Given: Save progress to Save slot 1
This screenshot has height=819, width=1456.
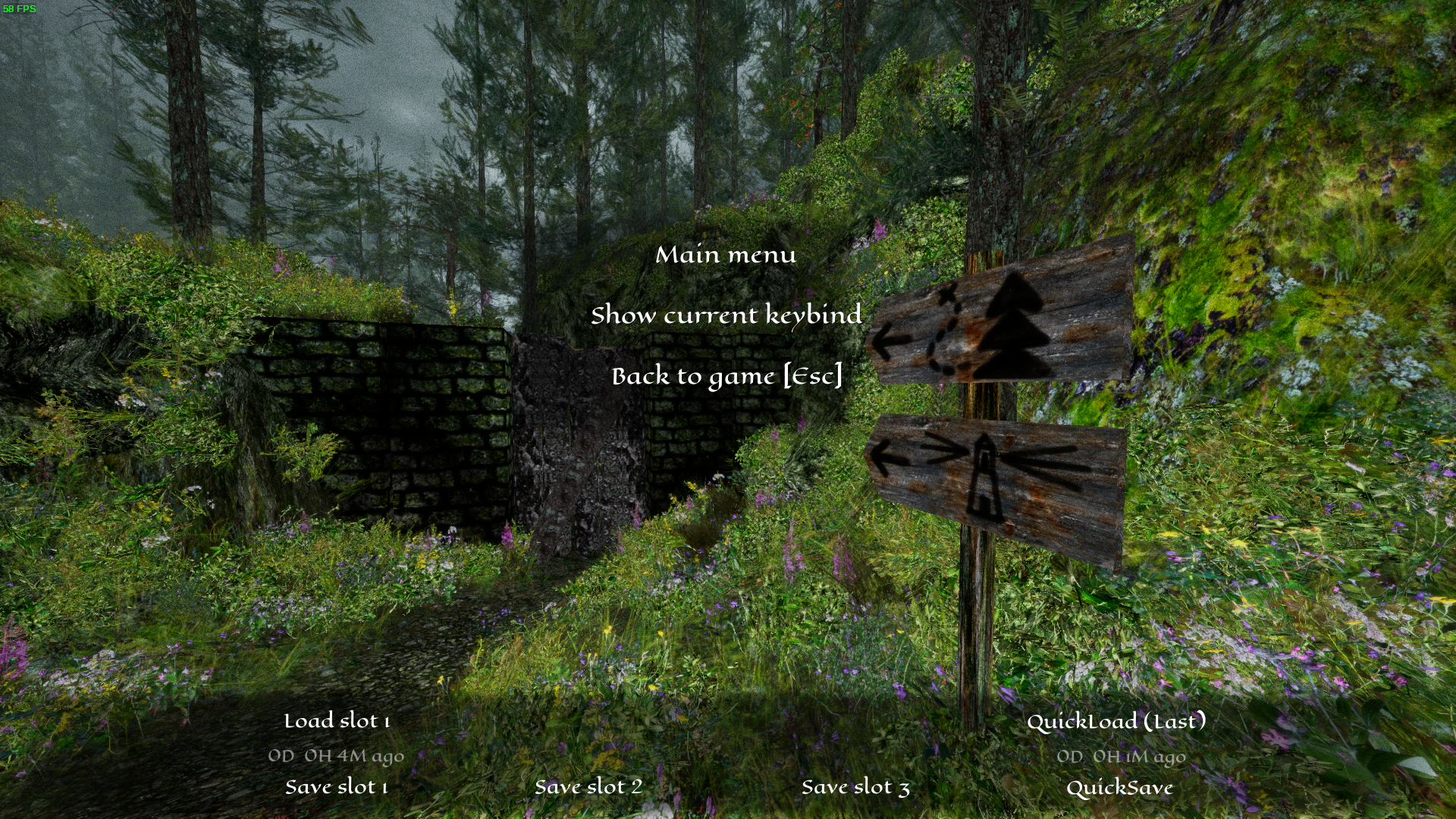Looking at the screenshot, I should (337, 787).
